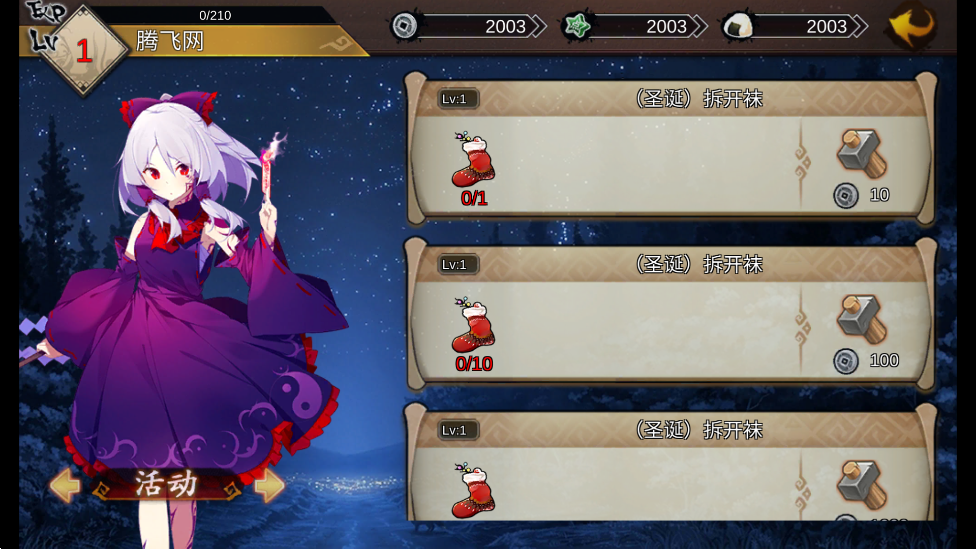The width and height of the screenshot is (976, 549).
Task: Switch to the next category with right arrow
Action: click(269, 485)
